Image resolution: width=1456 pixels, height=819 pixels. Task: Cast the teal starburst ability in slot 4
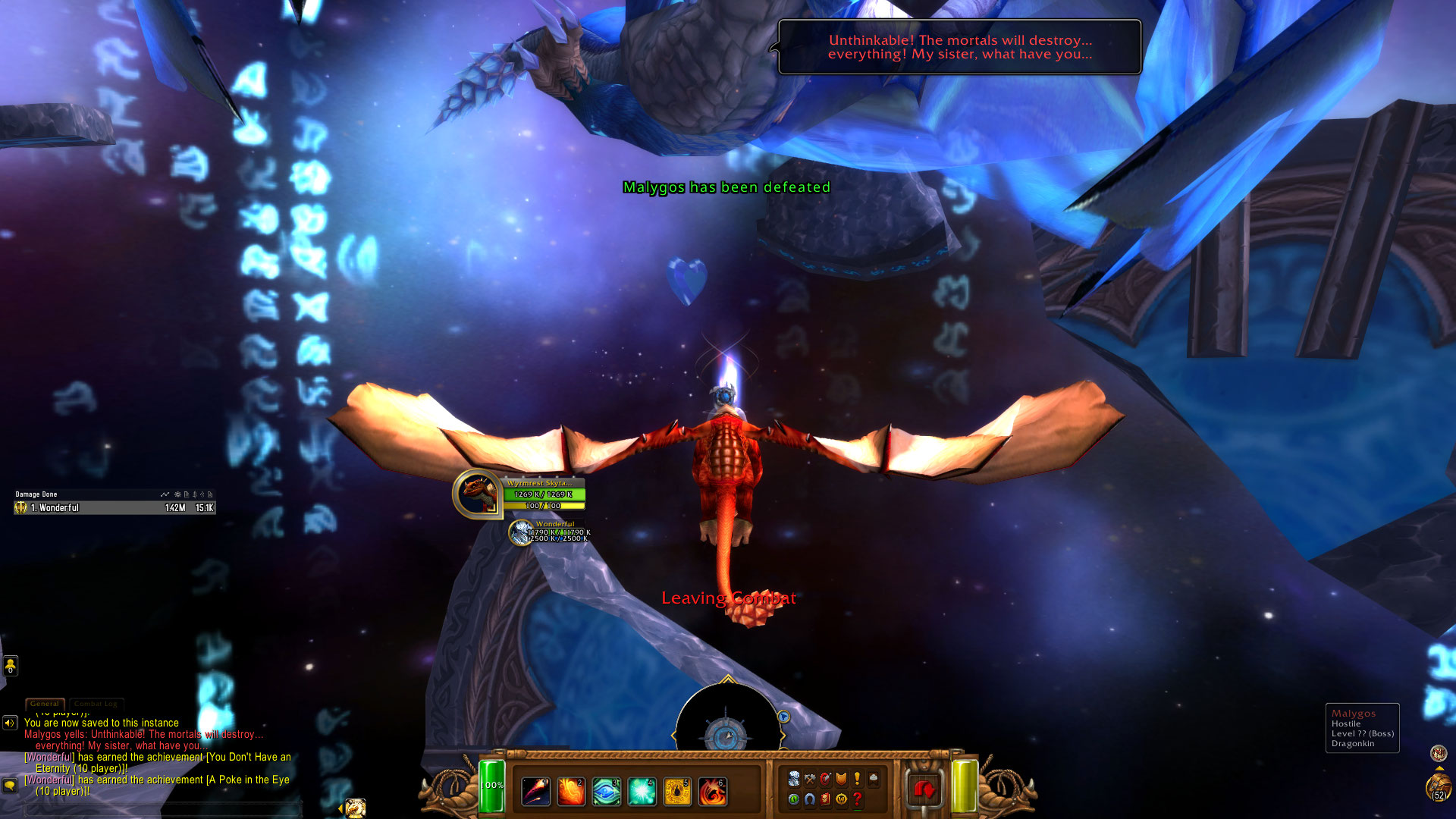(x=642, y=791)
